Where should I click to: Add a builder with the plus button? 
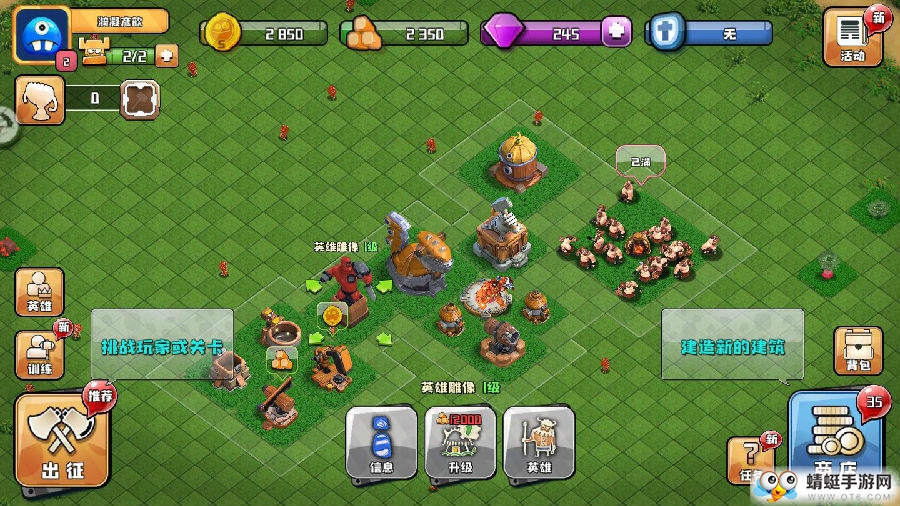[x=167, y=56]
